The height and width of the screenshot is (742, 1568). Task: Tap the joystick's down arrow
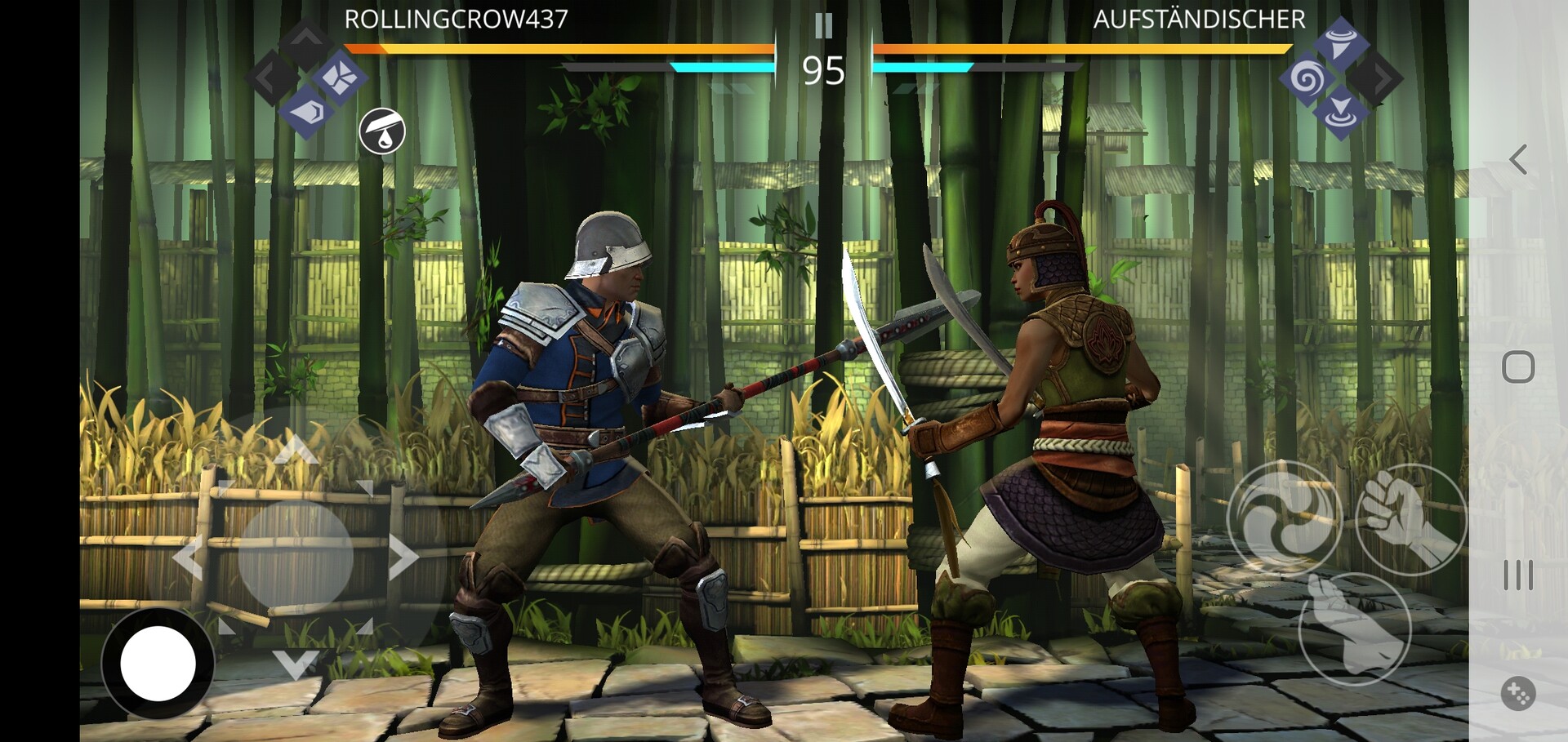pos(295,664)
